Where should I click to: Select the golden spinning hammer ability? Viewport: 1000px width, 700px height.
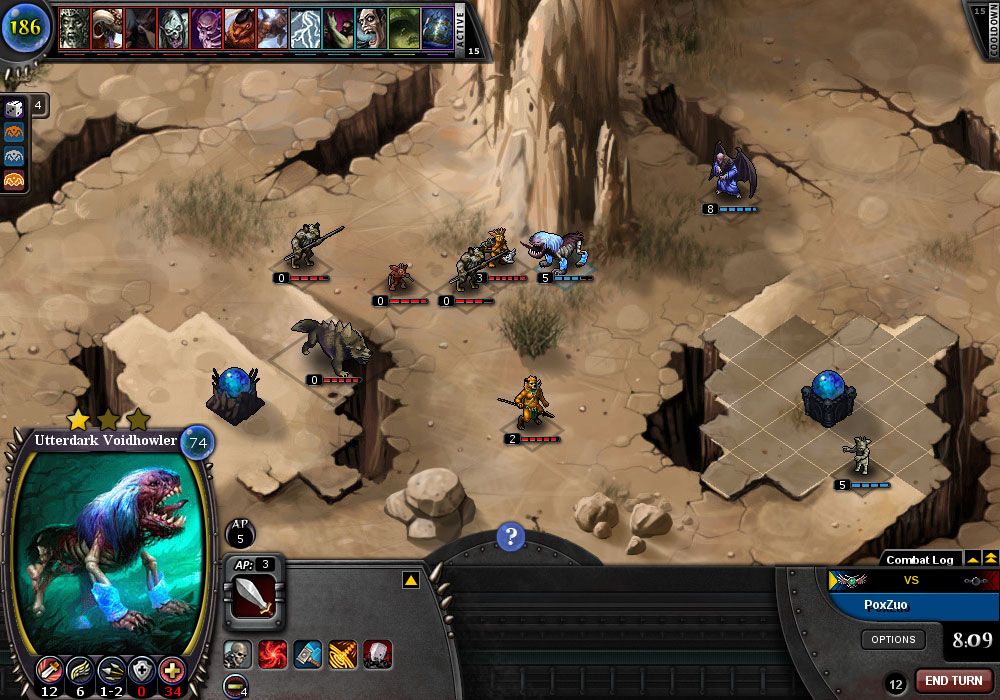pyautogui.click(x=343, y=655)
